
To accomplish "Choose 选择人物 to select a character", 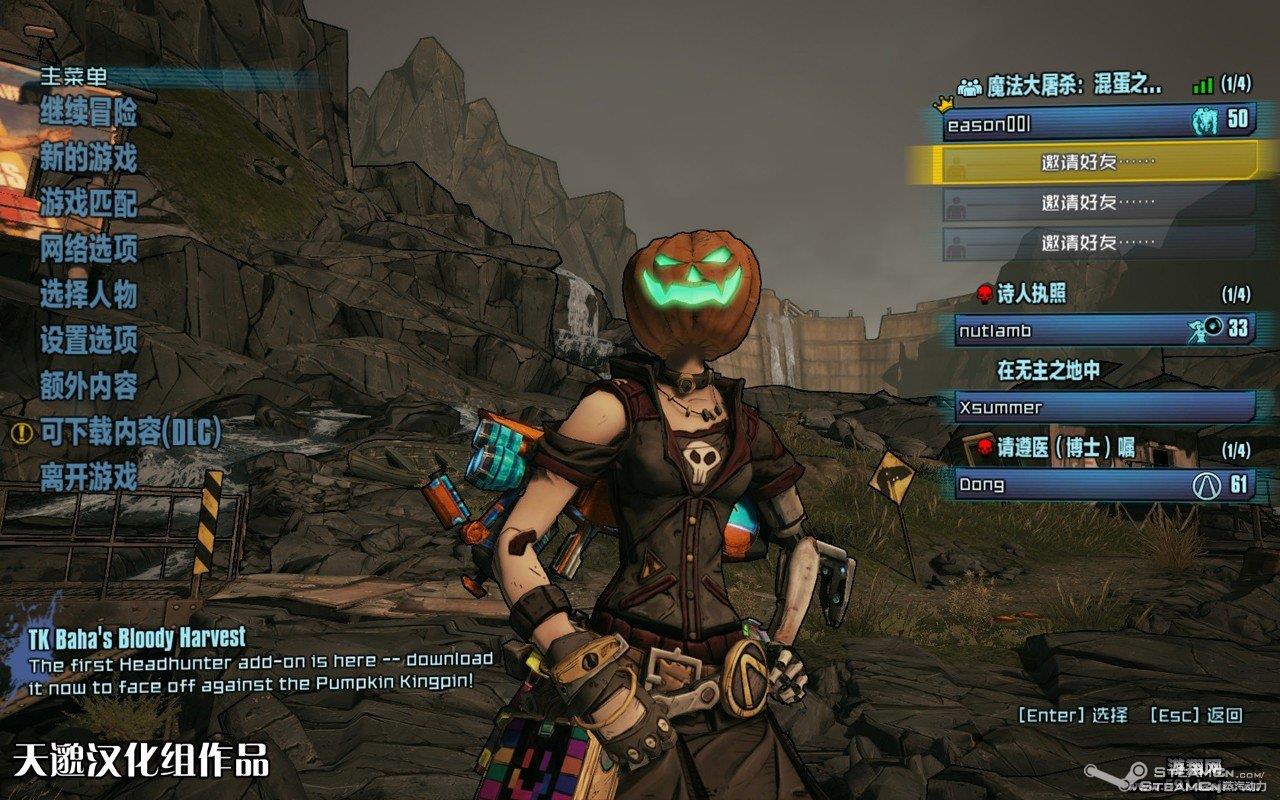I will click(x=89, y=295).
